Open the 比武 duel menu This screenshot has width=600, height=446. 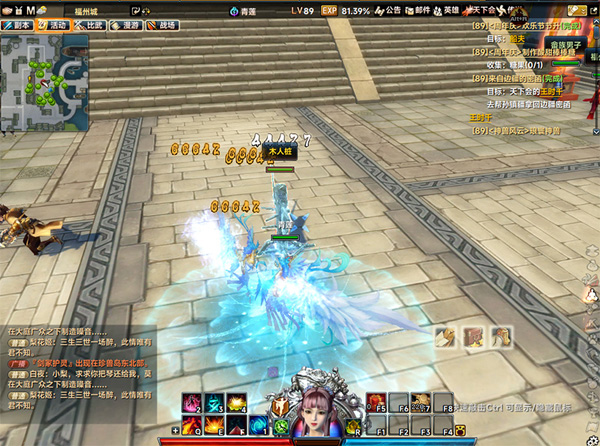pyautogui.click(x=89, y=24)
